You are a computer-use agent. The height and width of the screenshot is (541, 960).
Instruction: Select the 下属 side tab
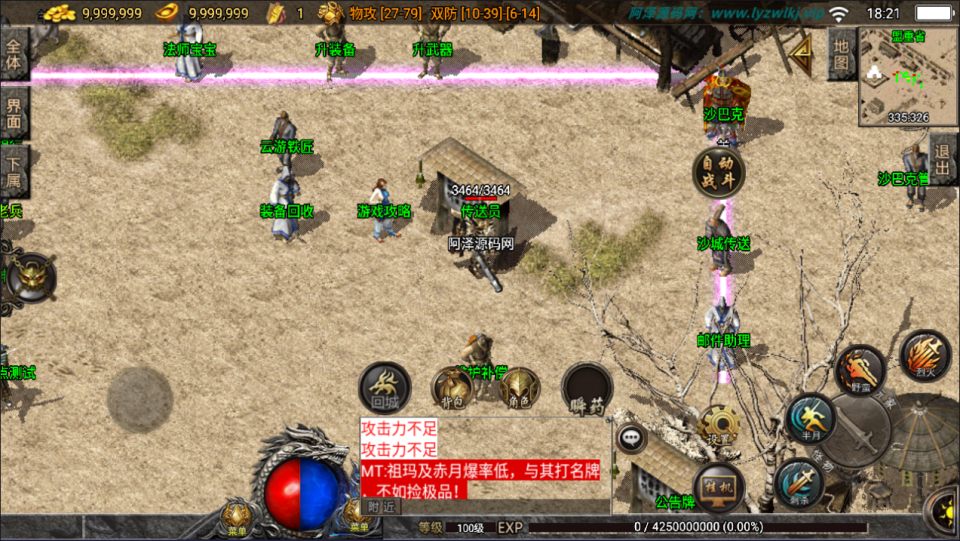click(14, 170)
